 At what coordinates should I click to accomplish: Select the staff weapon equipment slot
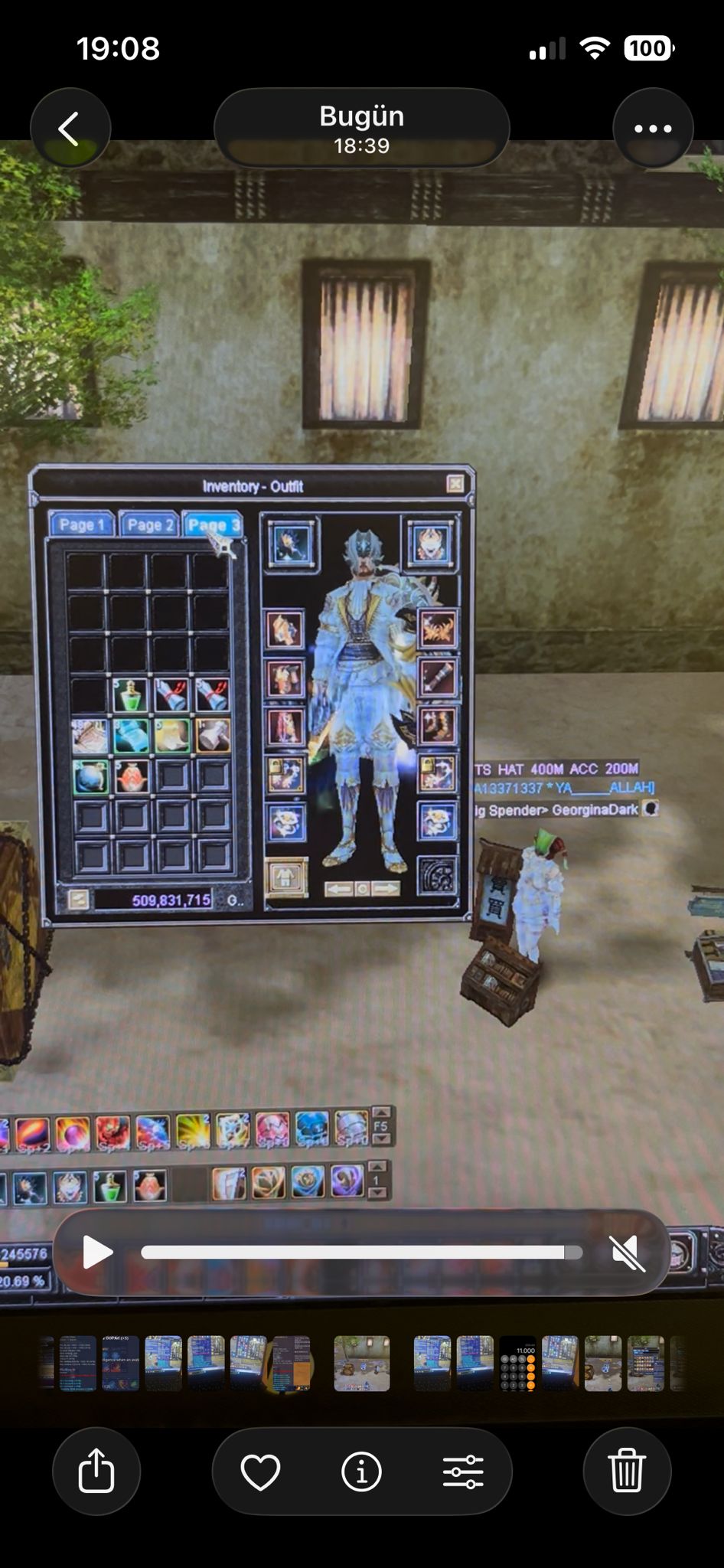pyautogui.click(x=439, y=678)
